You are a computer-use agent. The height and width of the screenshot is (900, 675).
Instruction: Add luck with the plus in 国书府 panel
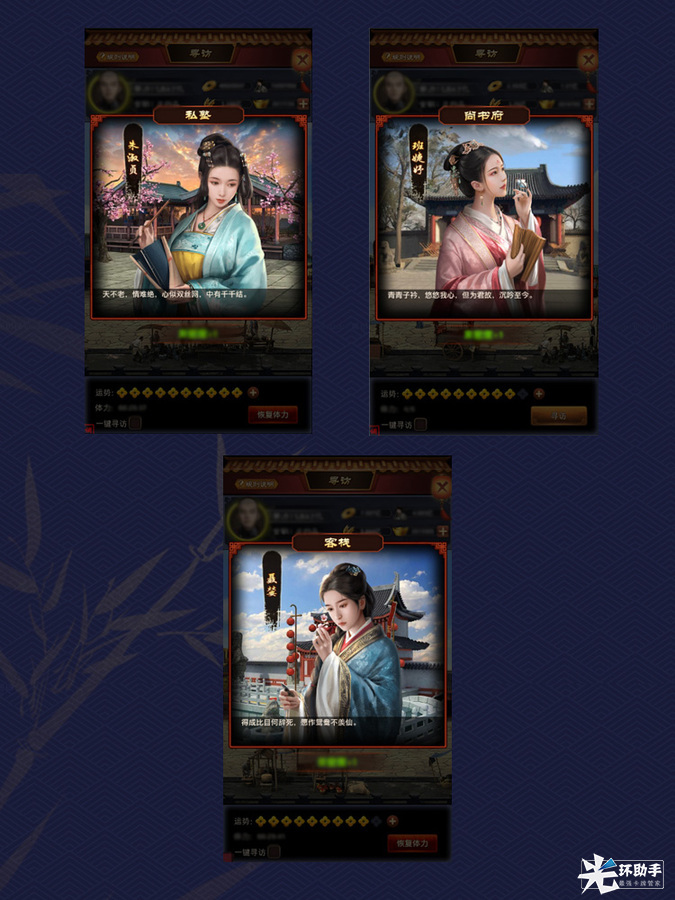point(539,394)
